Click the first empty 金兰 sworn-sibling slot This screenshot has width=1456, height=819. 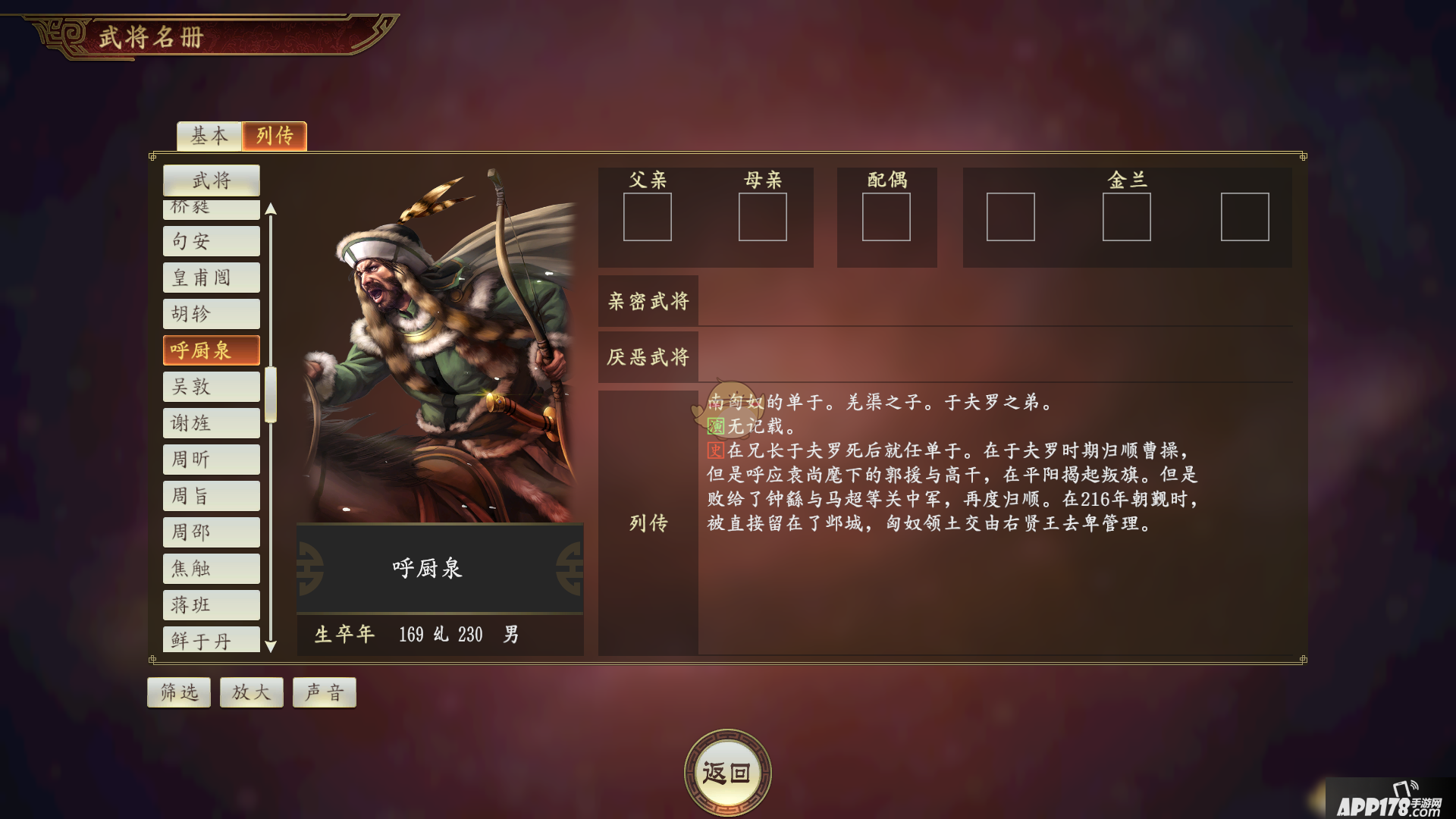point(1011,218)
